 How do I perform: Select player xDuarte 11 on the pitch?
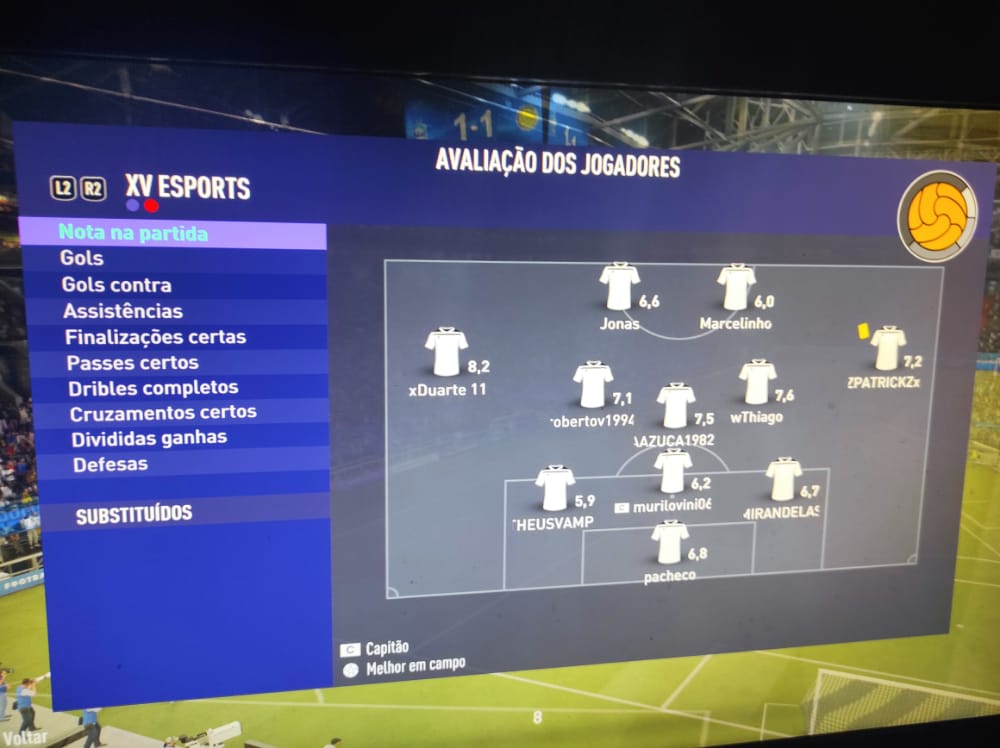[x=446, y=353]
